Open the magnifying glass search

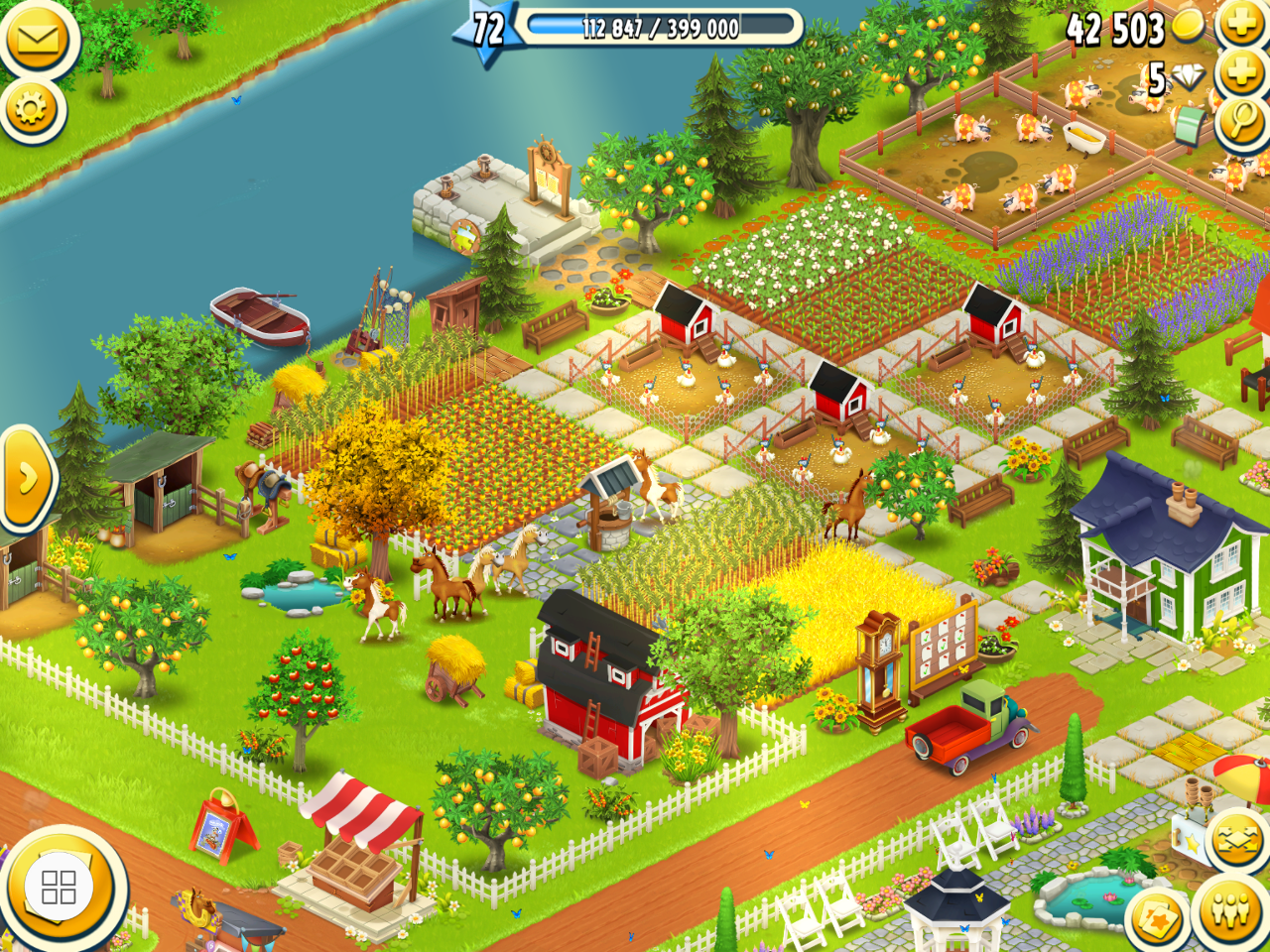pyautogui.click(x=1240, y=122)
